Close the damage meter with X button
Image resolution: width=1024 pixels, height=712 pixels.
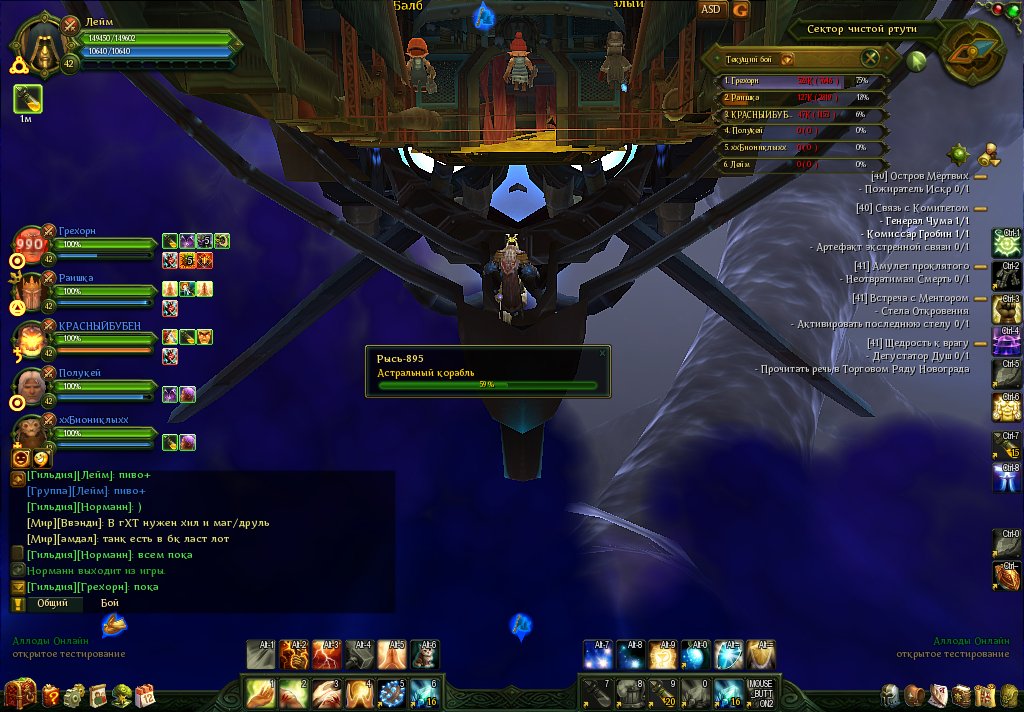click(x=871, y=58)
